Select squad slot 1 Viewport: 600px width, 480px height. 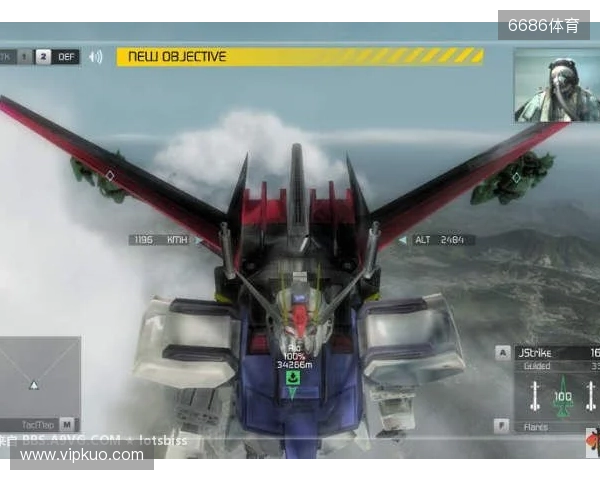pos(27,57)
